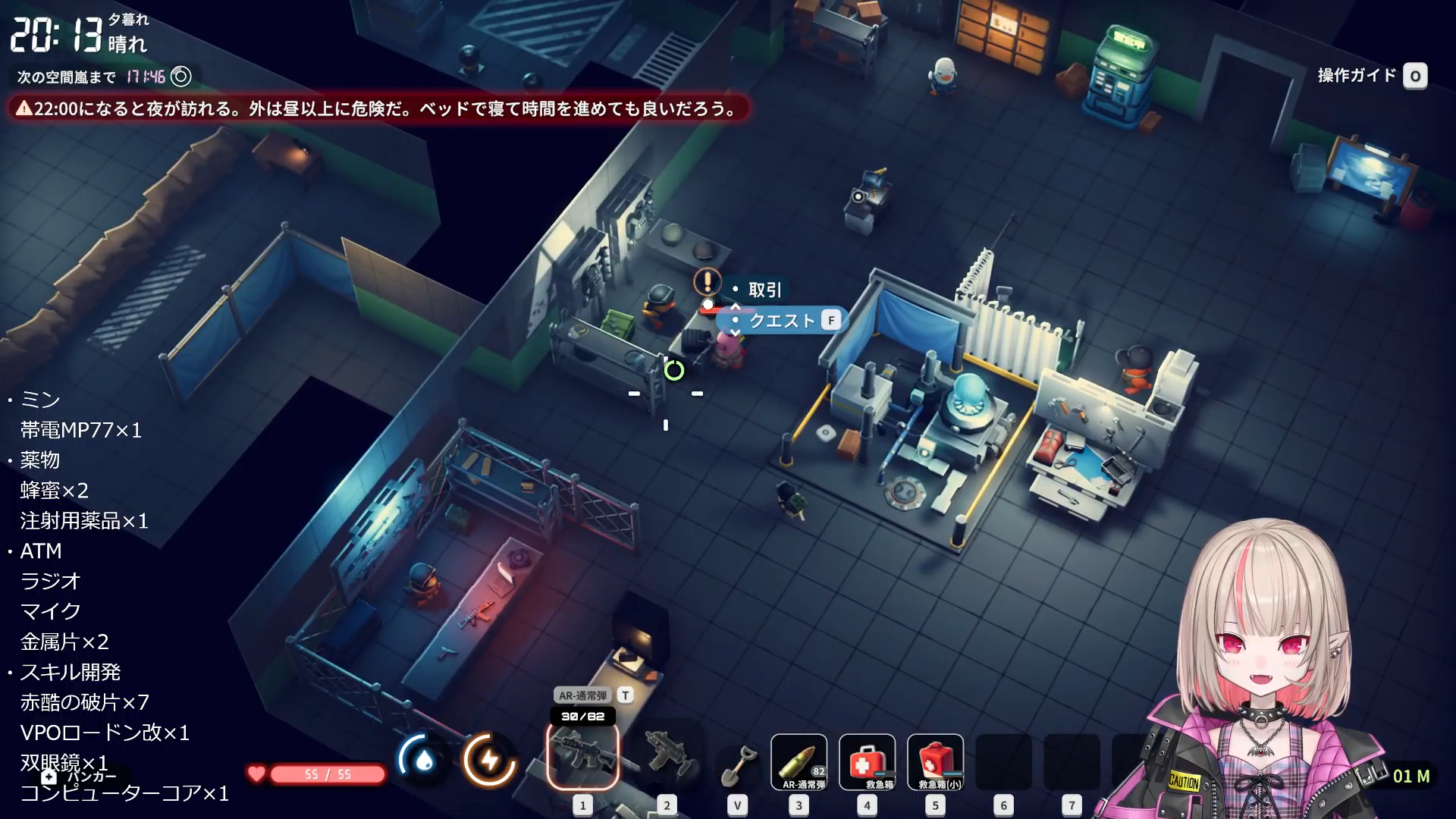Viewport: 1456px width, 819px height.
Task: Choose the 取引 trade interaction option
Action: click(764, 290)
